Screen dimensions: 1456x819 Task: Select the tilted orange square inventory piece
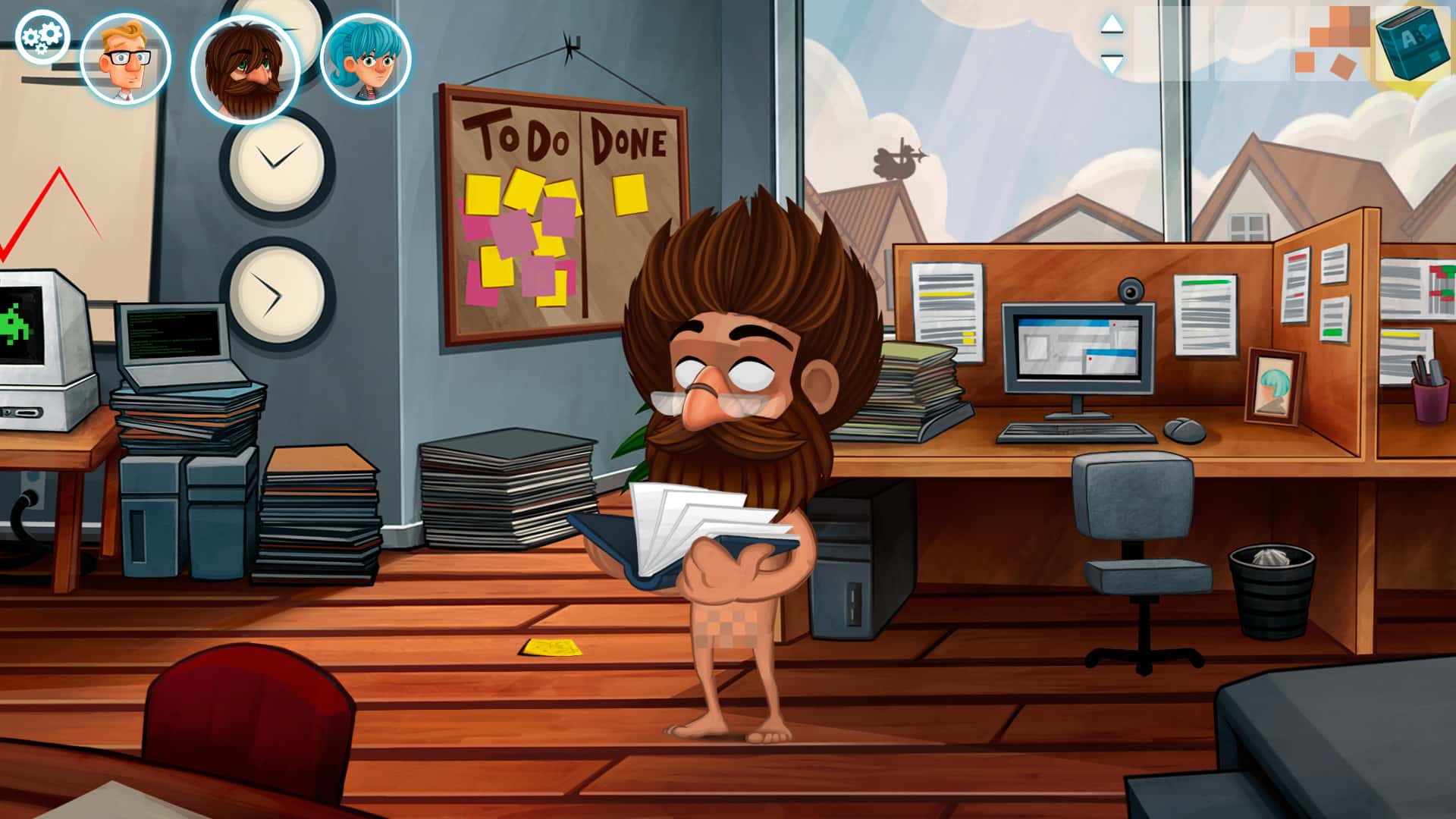[1342, 67]
